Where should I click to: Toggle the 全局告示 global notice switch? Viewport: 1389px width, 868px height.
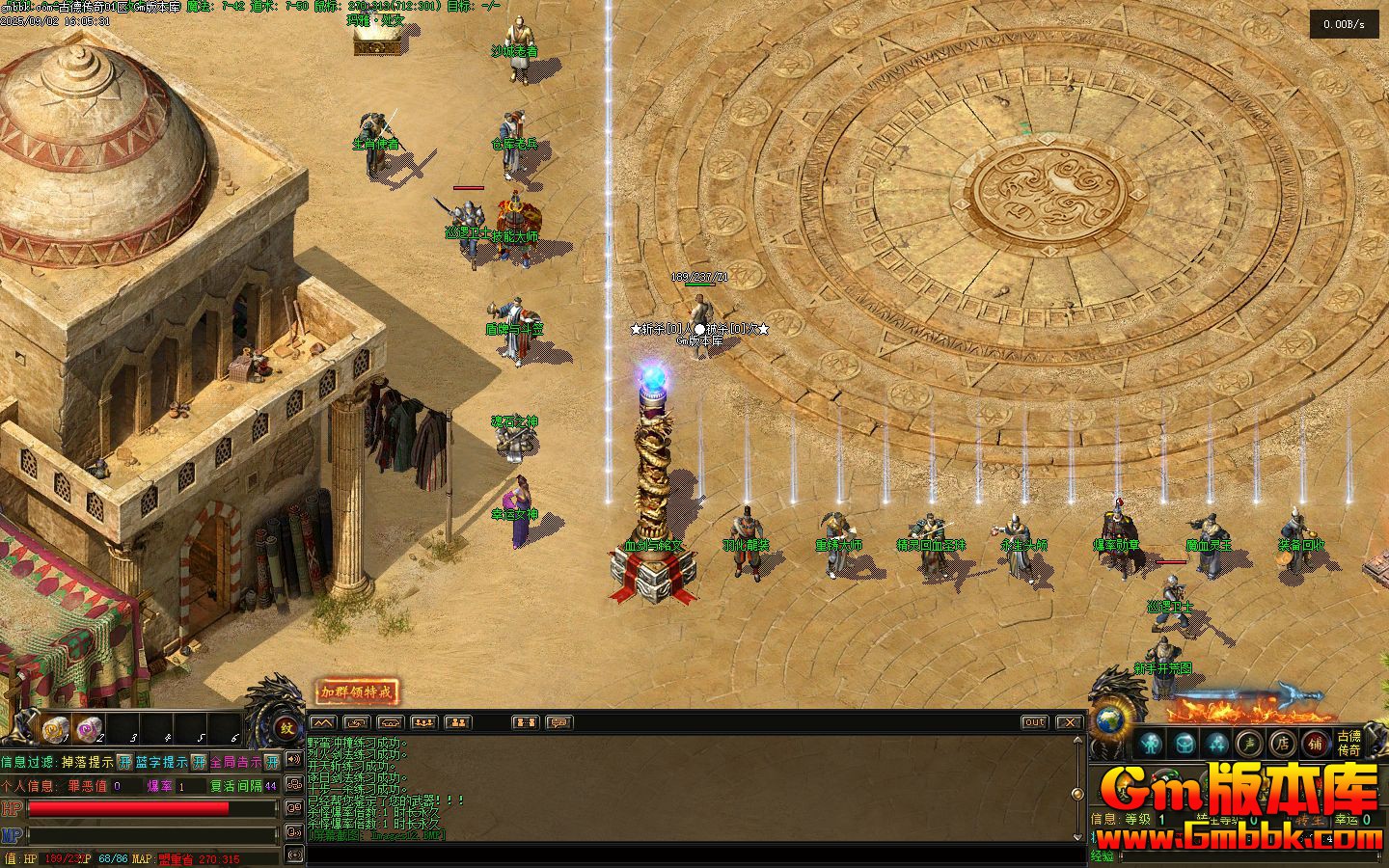pos(272,762)
